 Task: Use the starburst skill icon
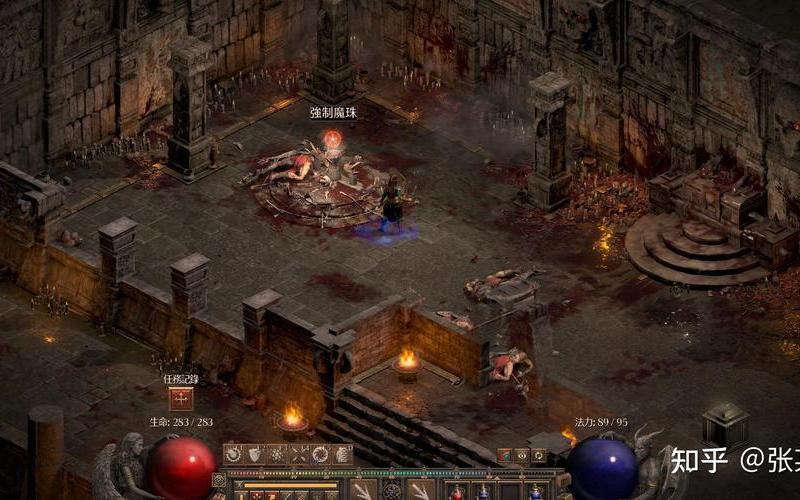[277, 455]
